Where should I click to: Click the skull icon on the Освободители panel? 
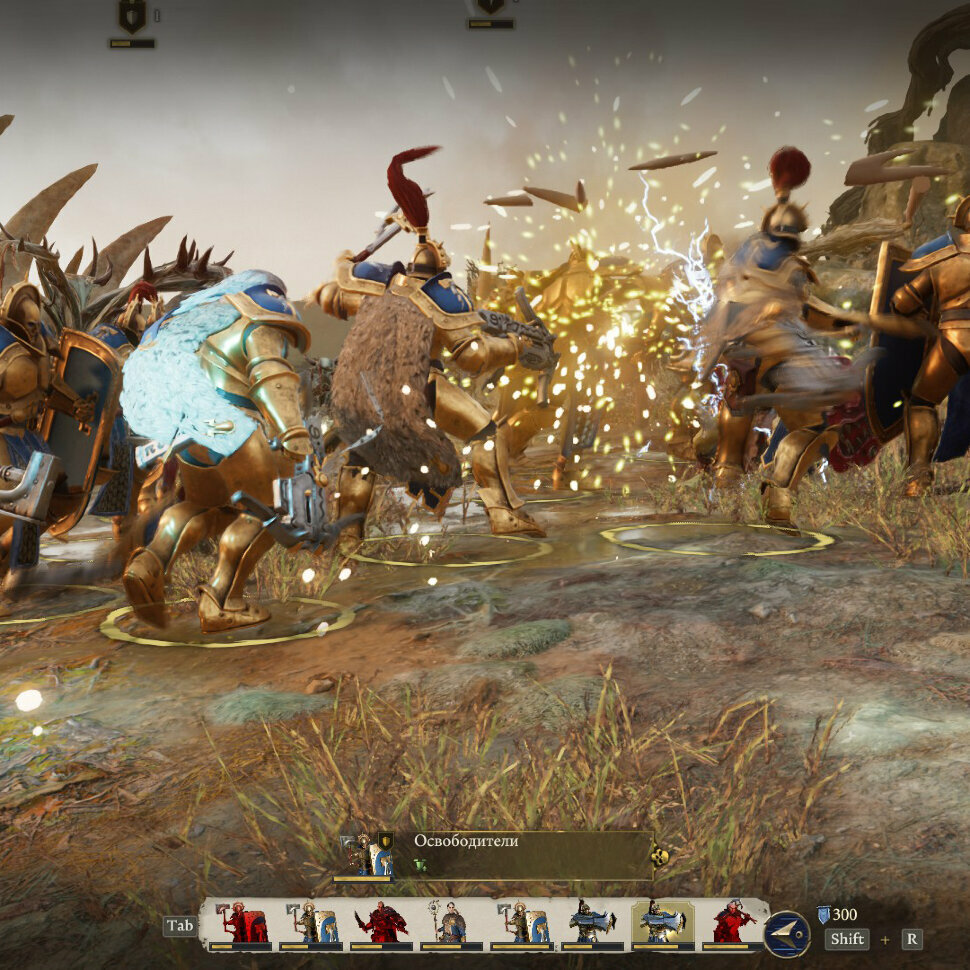tap(659, 857)
